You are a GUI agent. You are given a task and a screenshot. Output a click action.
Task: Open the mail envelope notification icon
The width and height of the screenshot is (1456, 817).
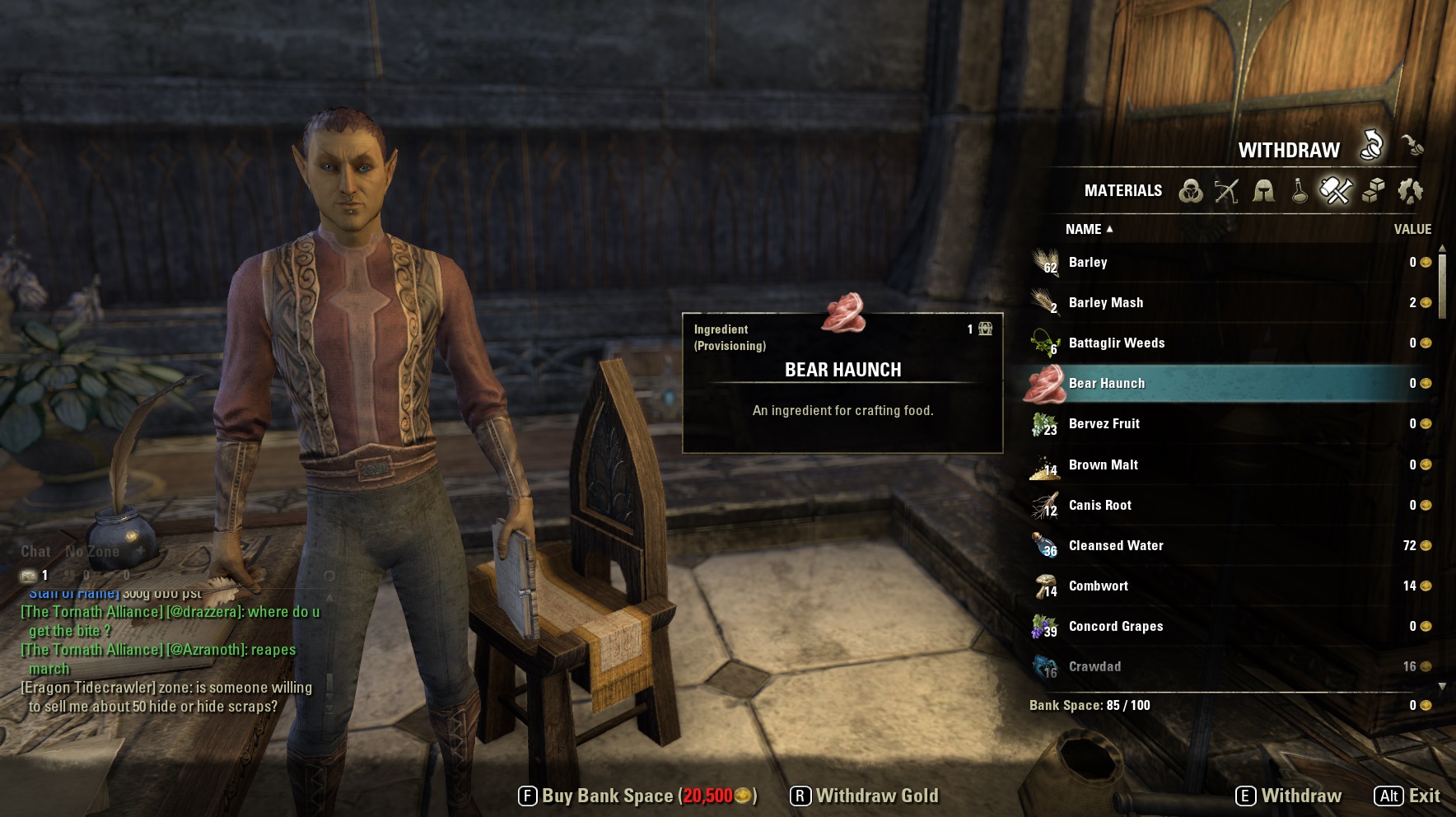tap(29, 575)
